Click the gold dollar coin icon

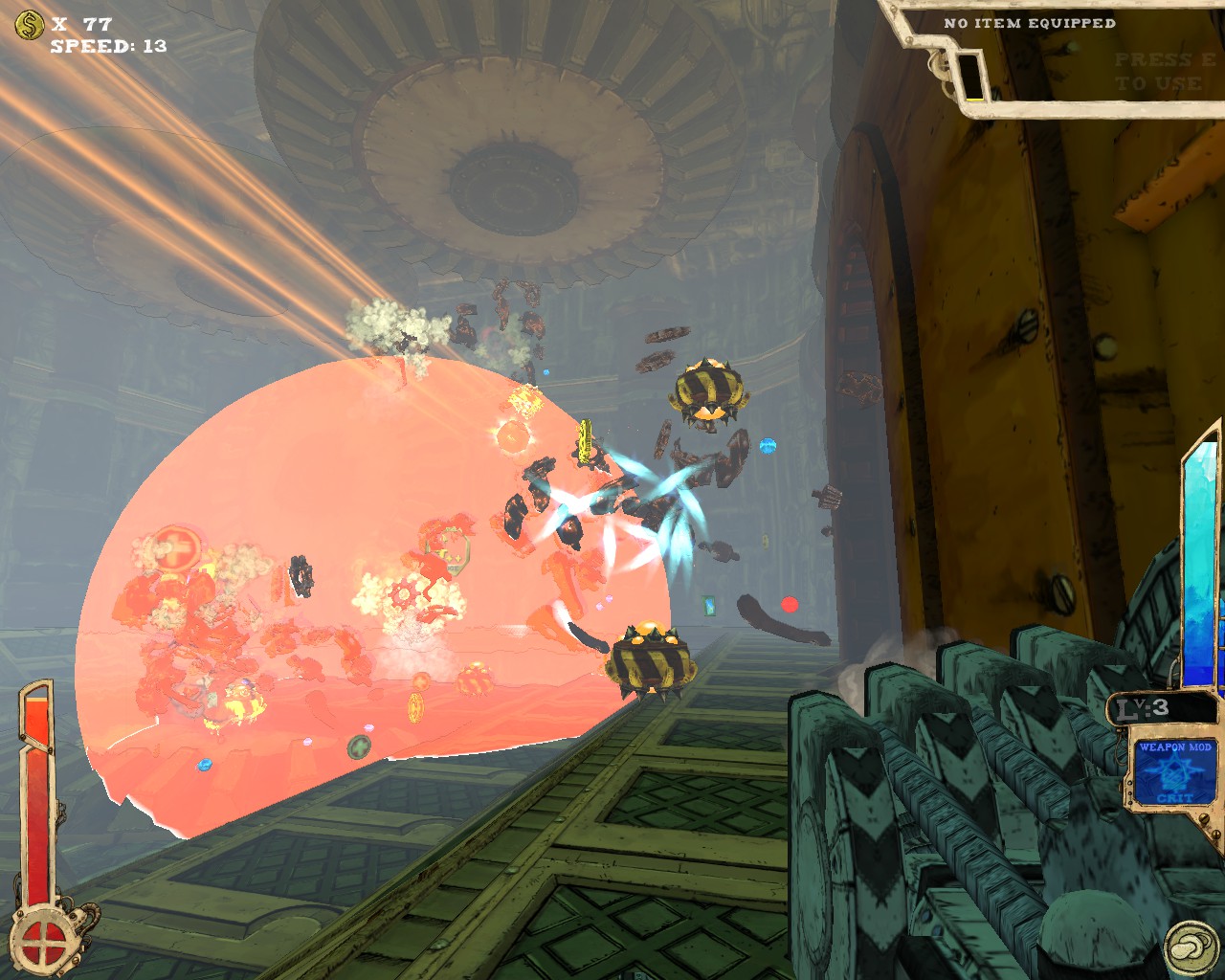[x=29, y=25]
